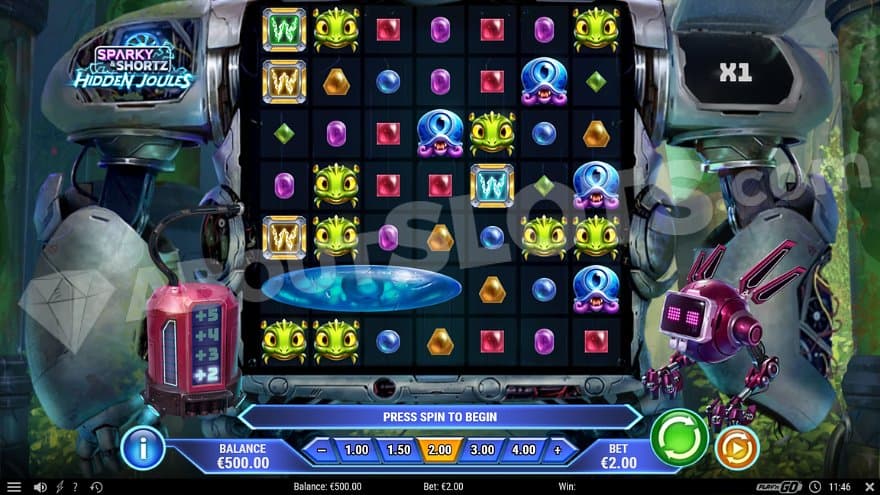Open the question mark help
Image resolution: width=880 pixels, height=495 pixels.
pos(75,487)
